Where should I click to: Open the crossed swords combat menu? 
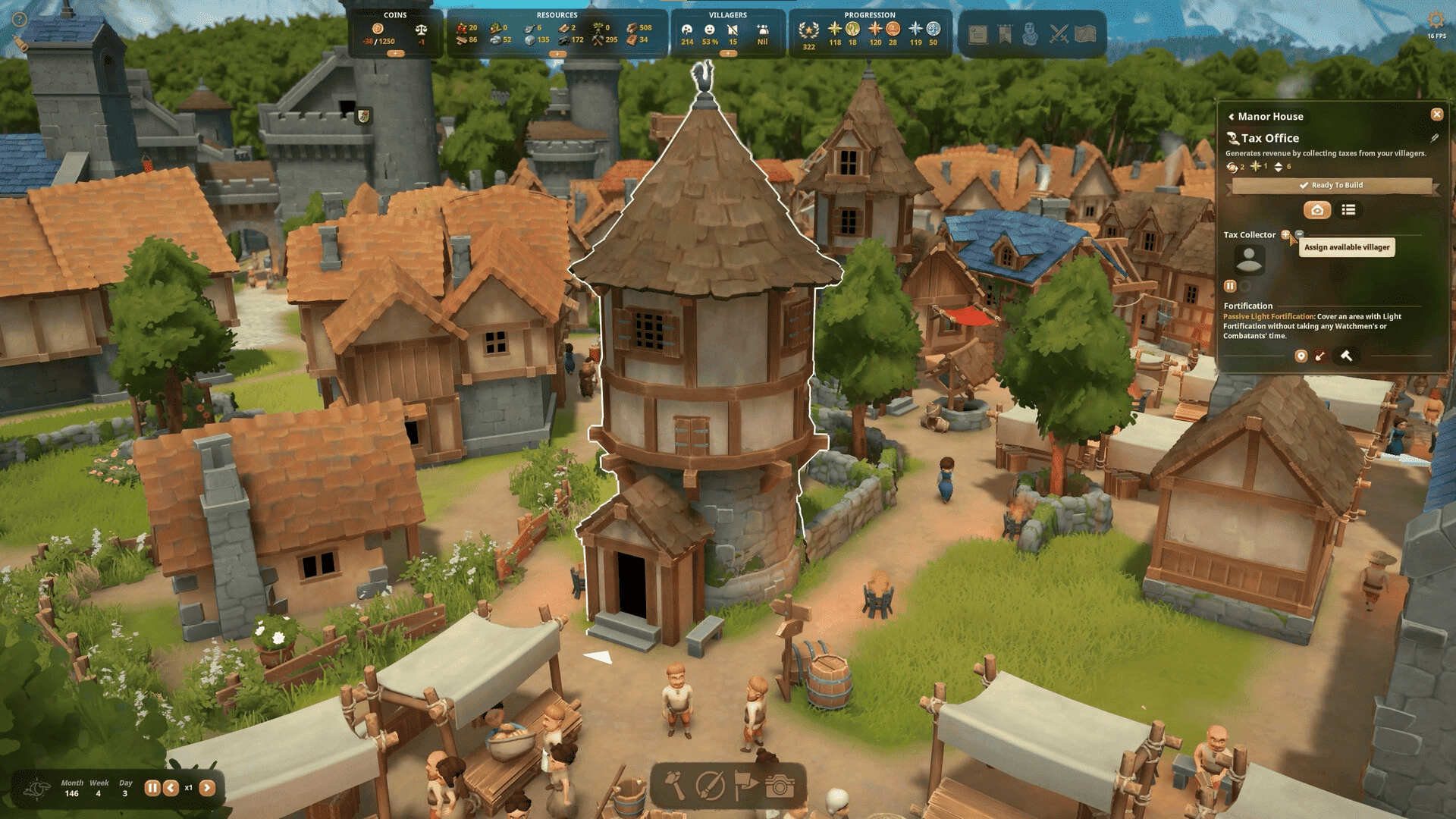click(x=1059, y=34)
